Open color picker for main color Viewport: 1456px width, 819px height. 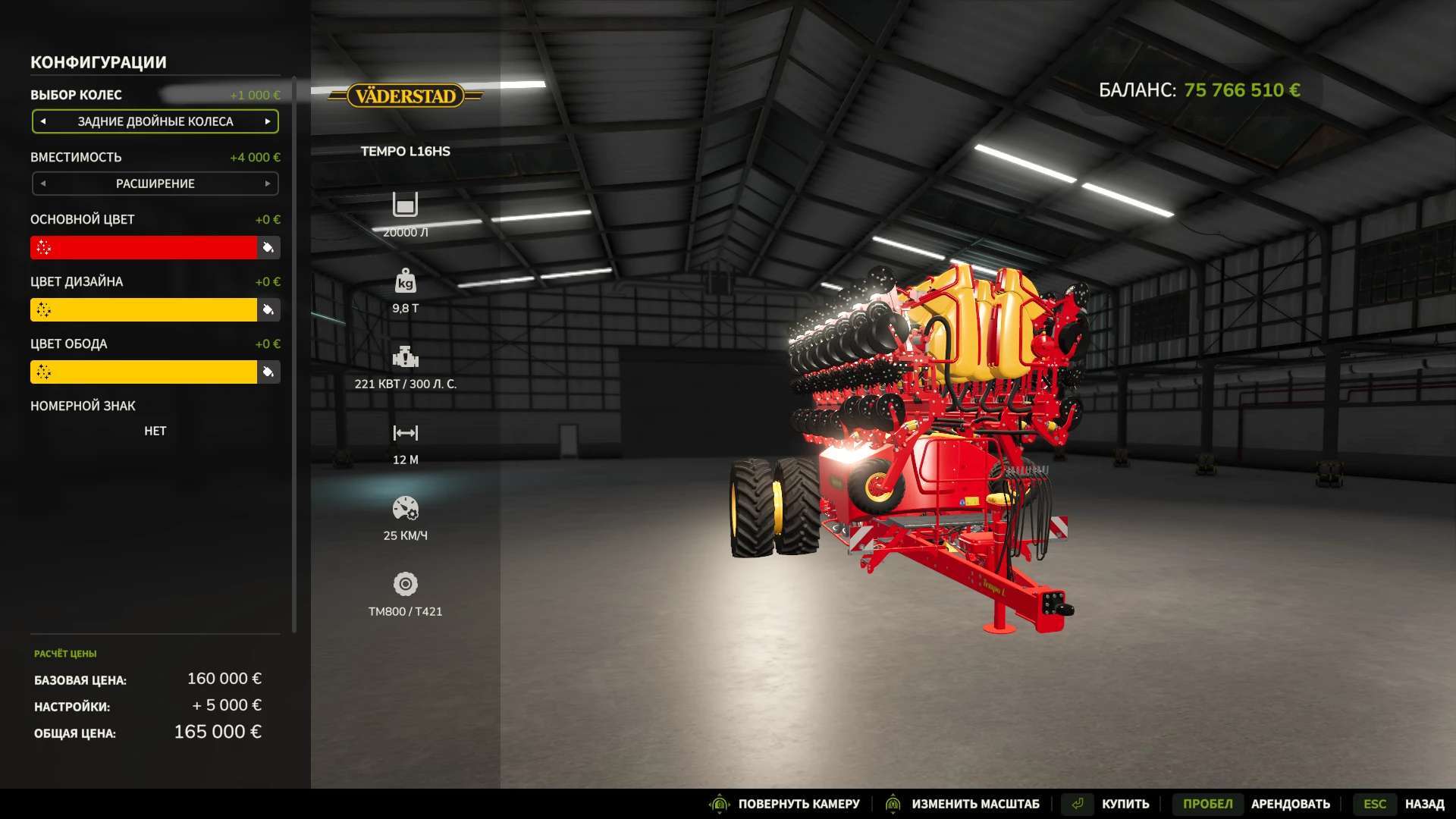(268, 247)
